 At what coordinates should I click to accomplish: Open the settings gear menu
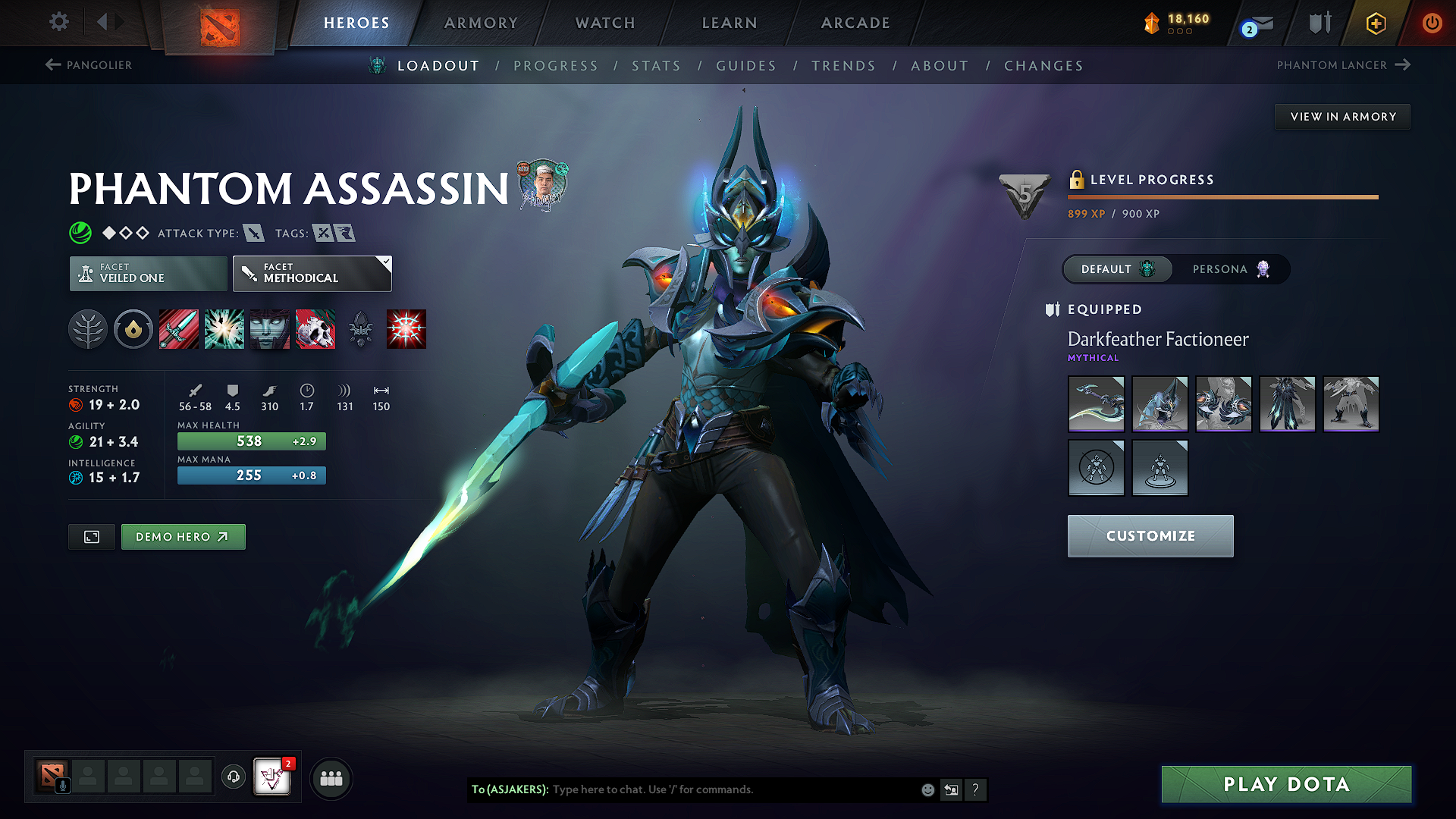(x=59, y=22)
